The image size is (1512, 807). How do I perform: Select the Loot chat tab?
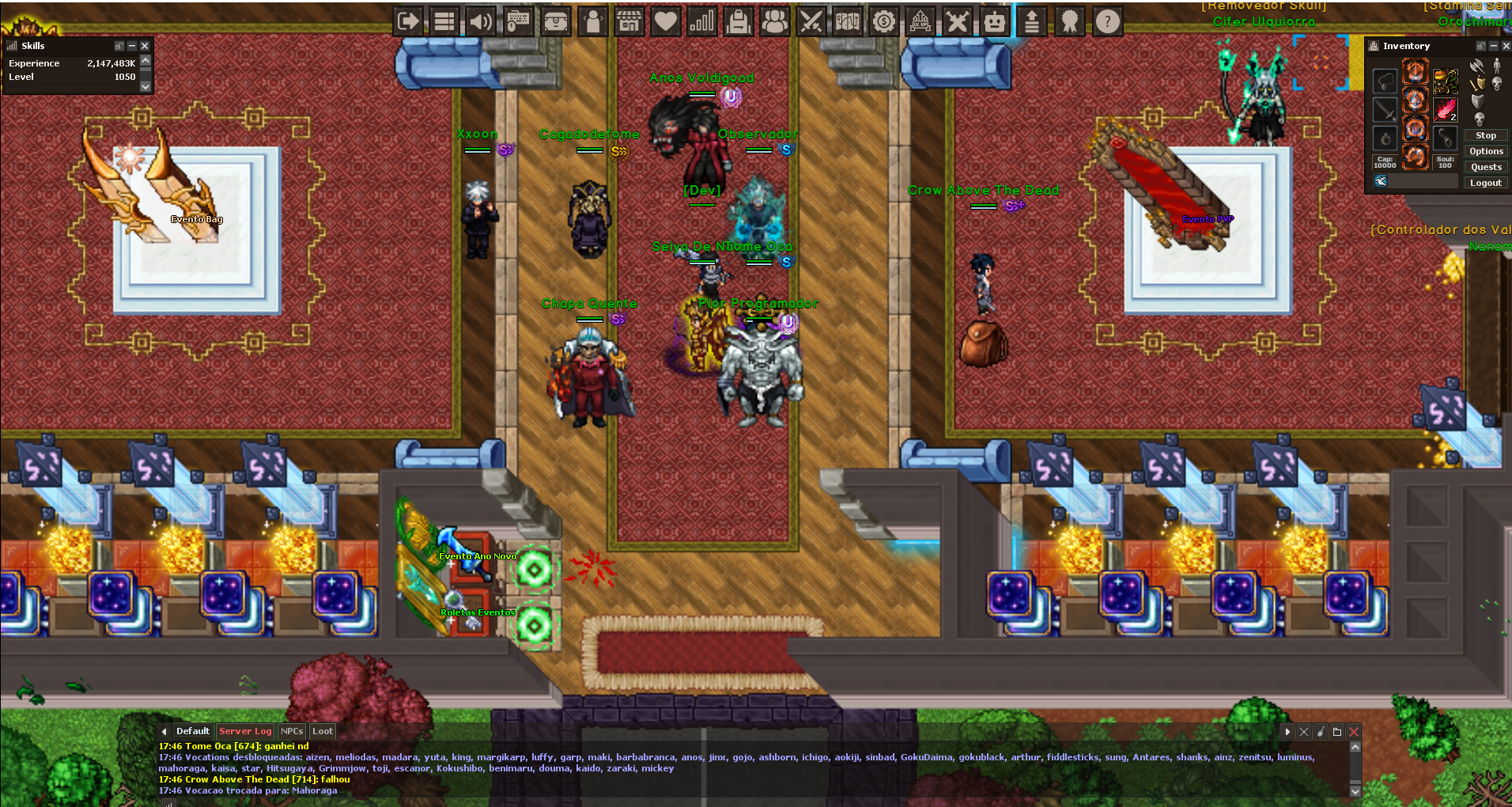coord(322,731)
